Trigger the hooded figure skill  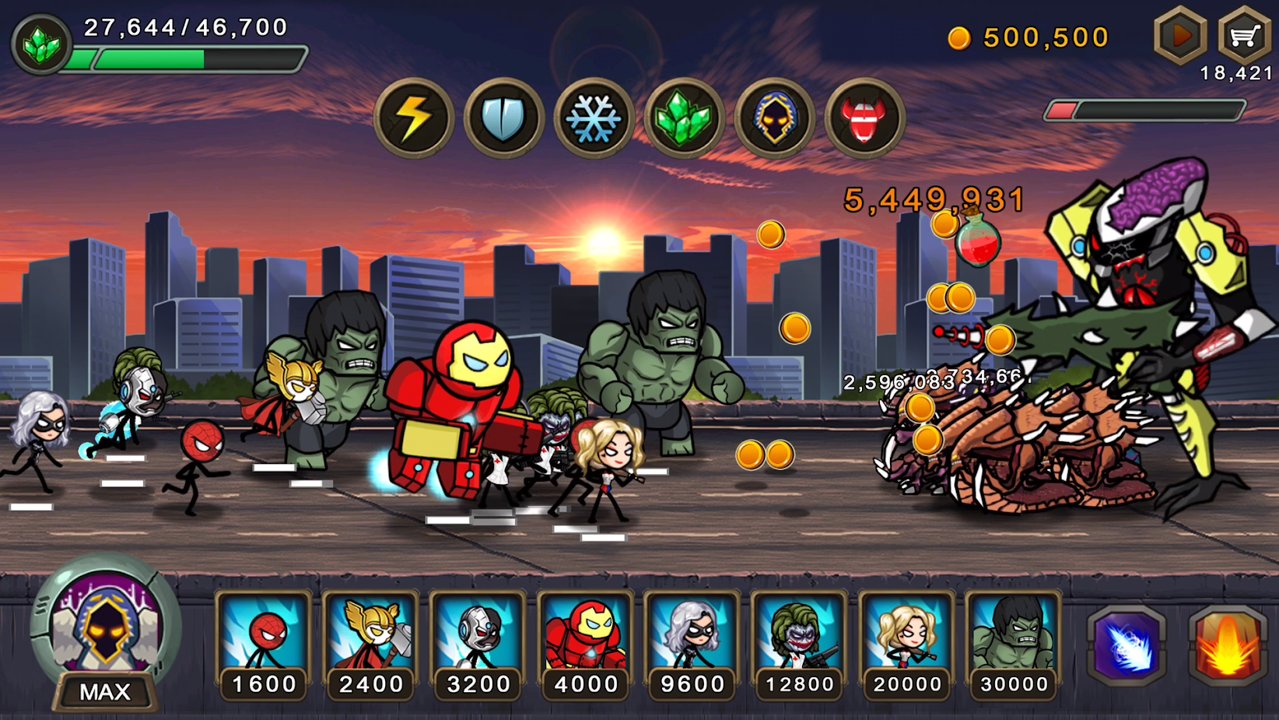(775, 119)
